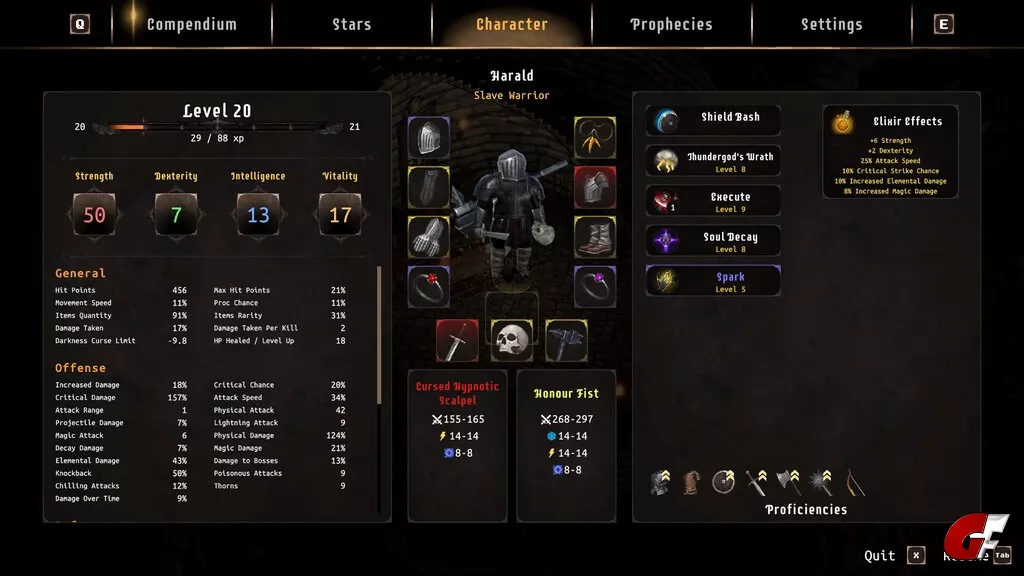Select the Shield Bash skill

(713, 120)
